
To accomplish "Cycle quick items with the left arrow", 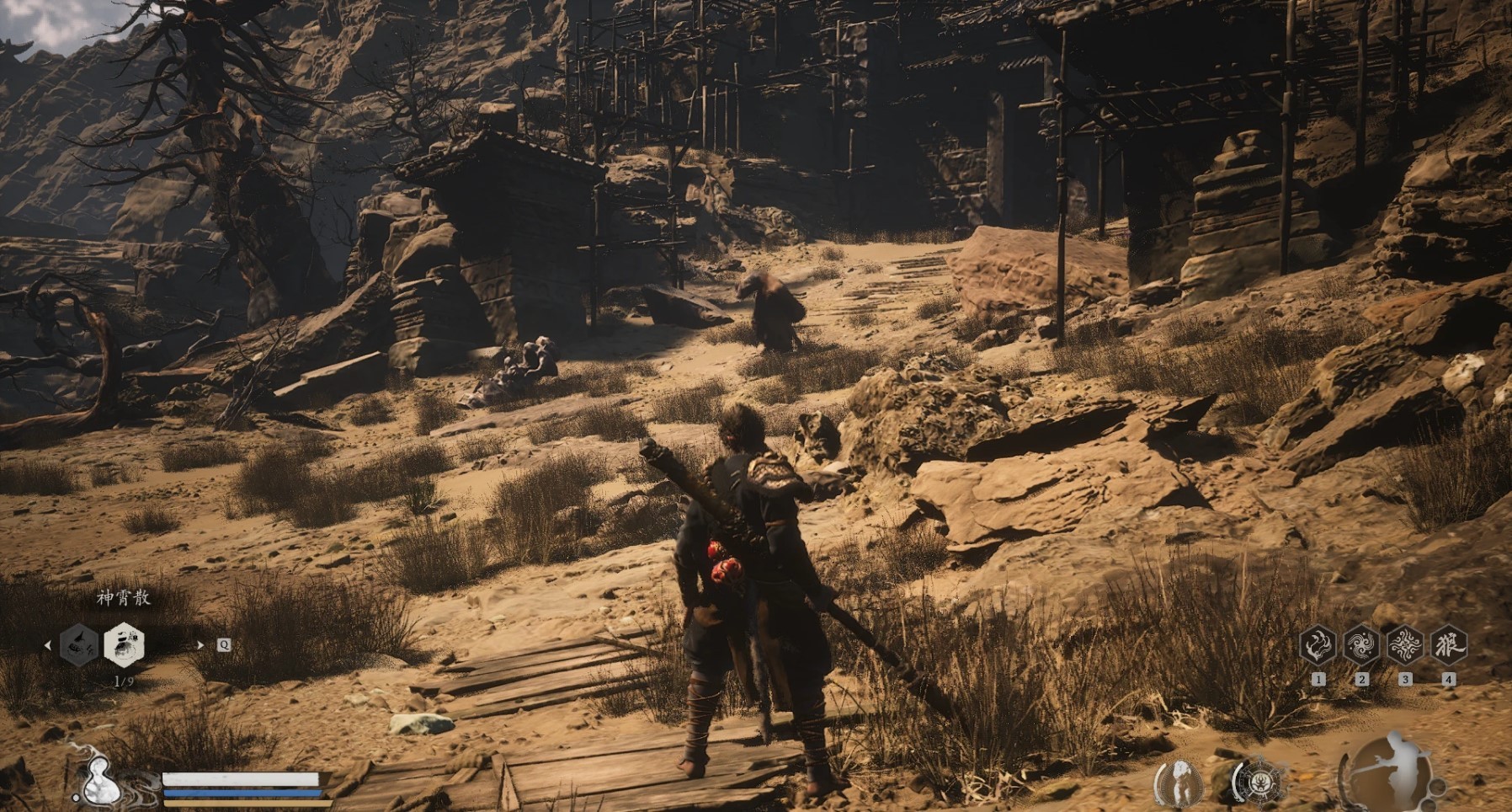I will [x=47, y=645].
